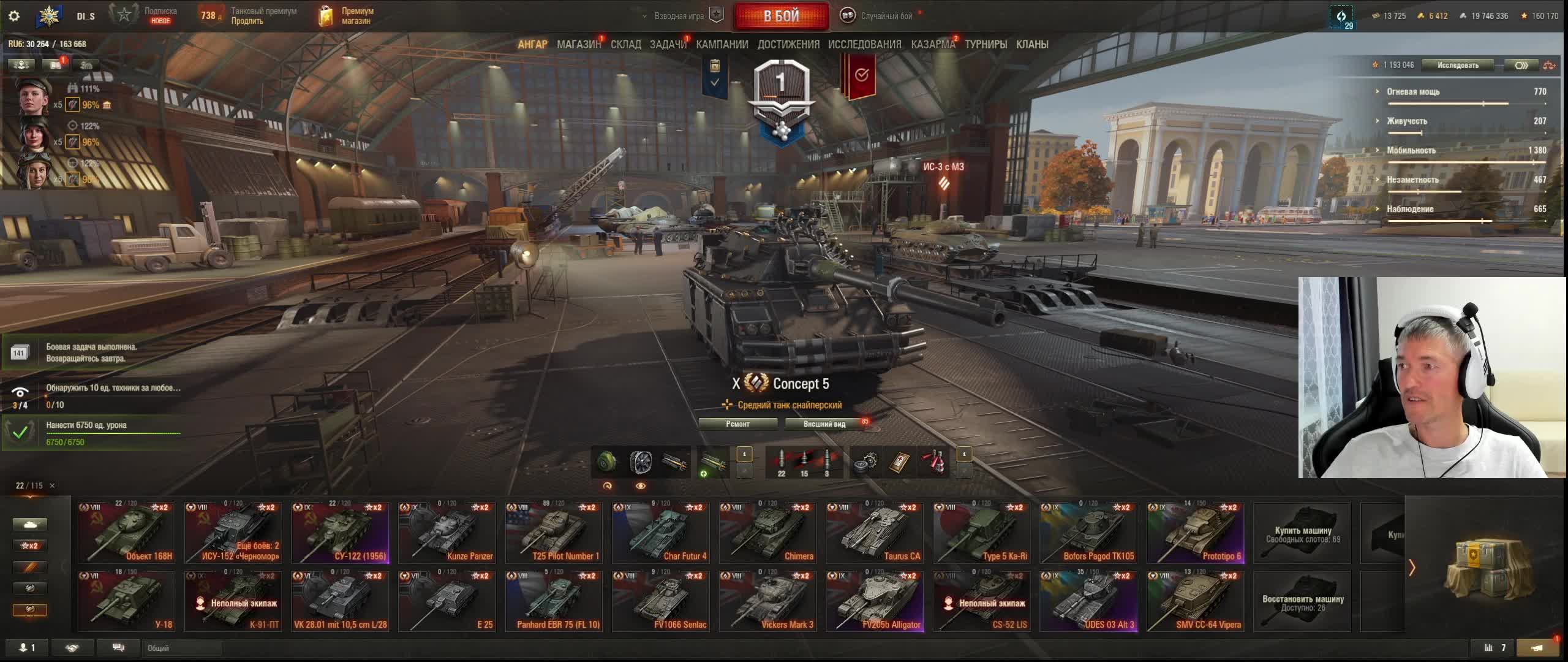Show the ДОСТИЖЕНИЯ tab
Image resolution: width=1568 pixels, height=662 pixels.
click(788, 44)
